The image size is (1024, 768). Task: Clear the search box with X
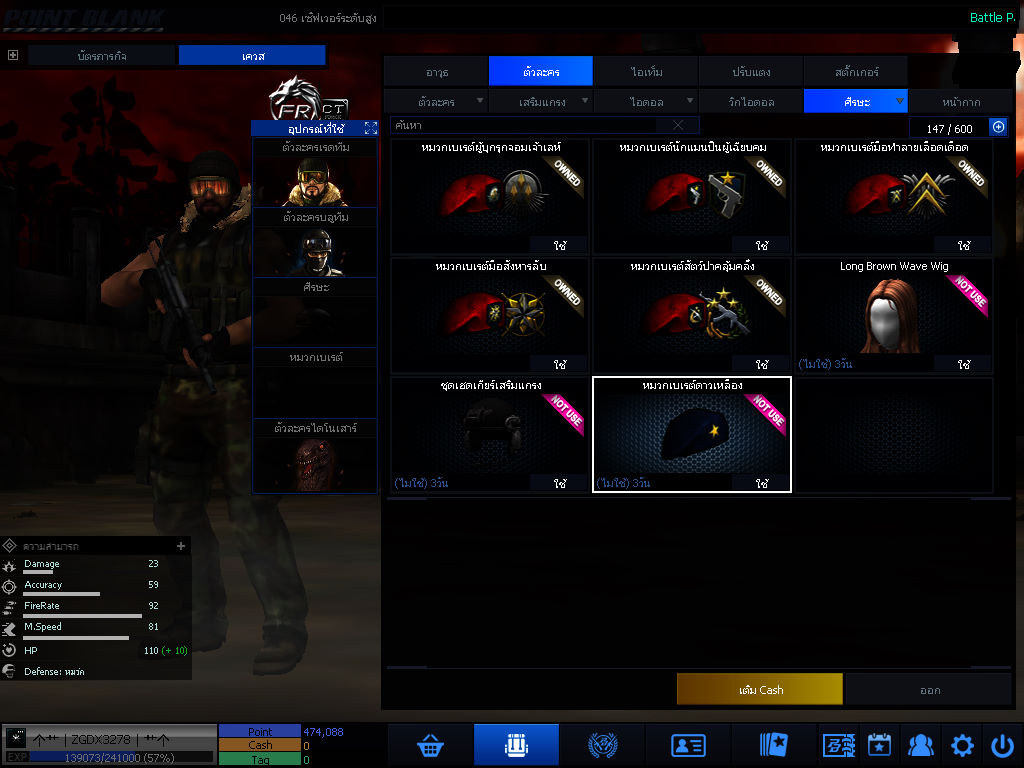[x=678, y=125]
